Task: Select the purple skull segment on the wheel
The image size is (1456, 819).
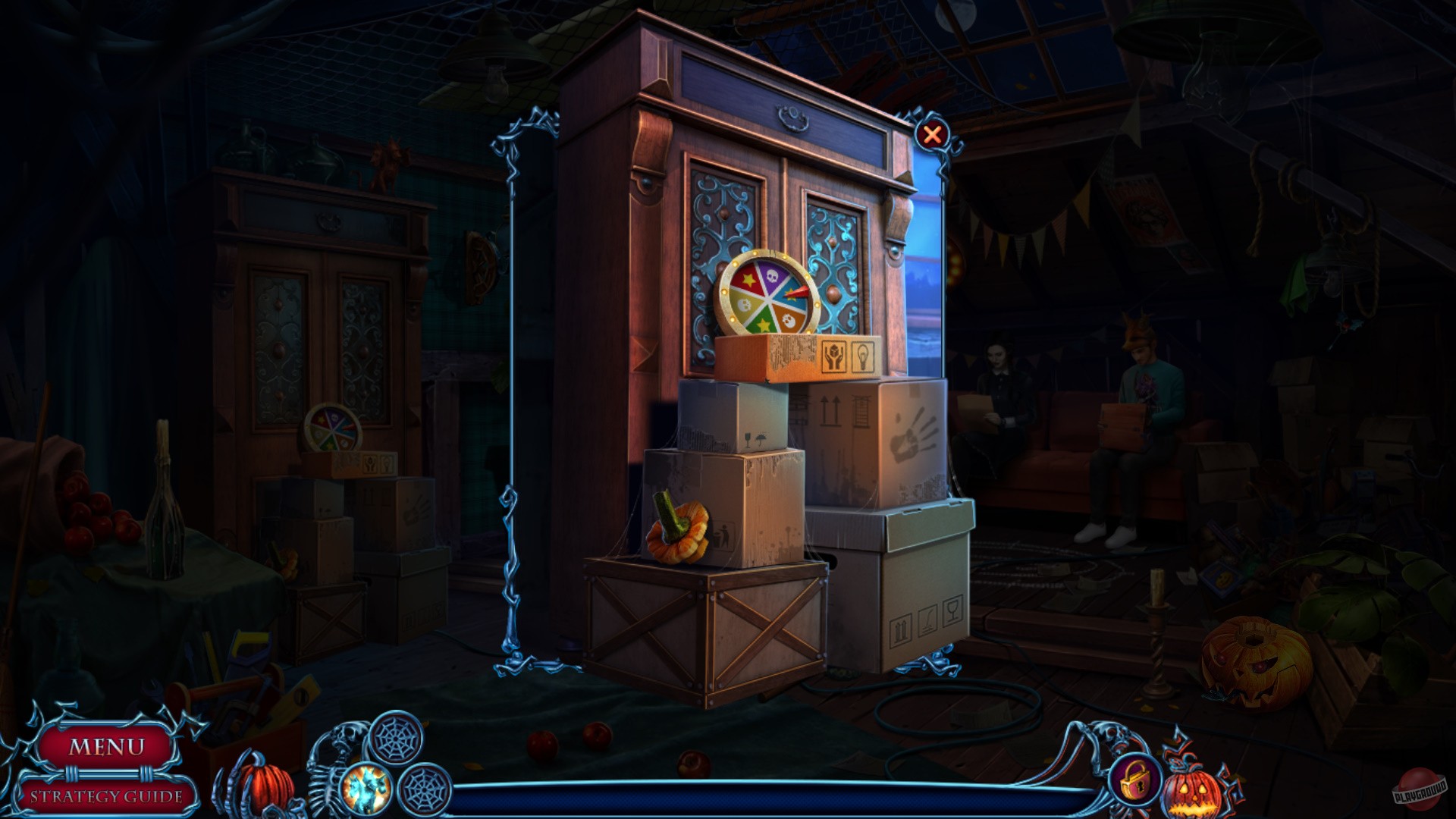Action: click(x=771, y=275)
